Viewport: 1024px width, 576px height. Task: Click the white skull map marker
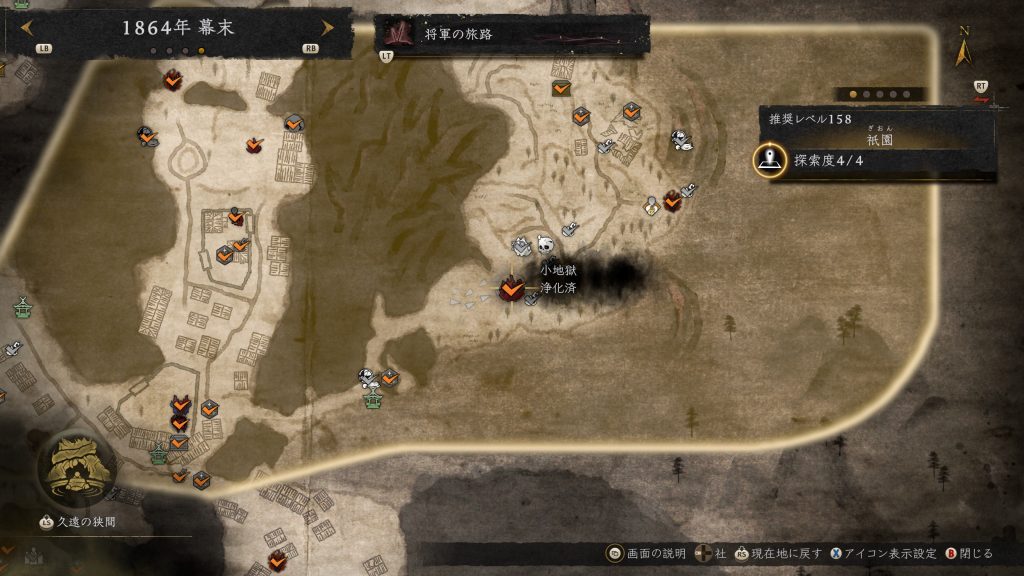click(x=545, y=245)
